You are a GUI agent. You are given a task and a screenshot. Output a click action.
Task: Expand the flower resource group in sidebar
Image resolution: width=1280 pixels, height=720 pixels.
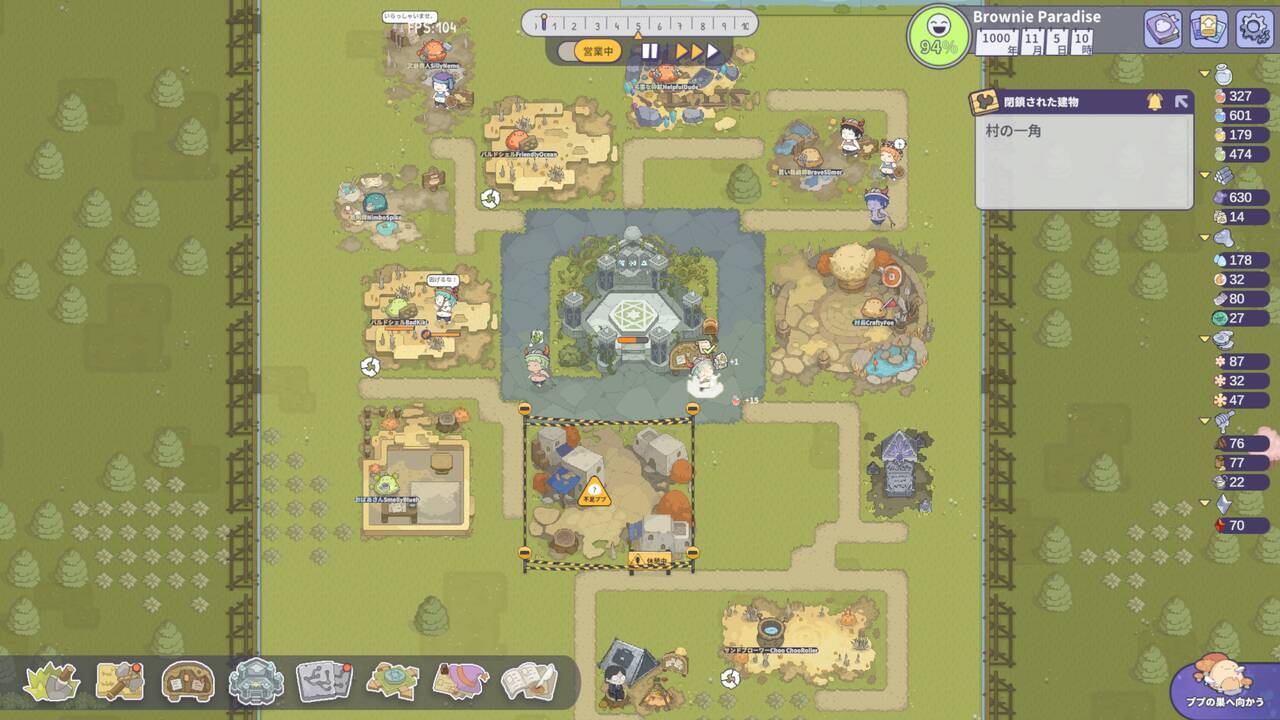click(x=1206, y=340)
